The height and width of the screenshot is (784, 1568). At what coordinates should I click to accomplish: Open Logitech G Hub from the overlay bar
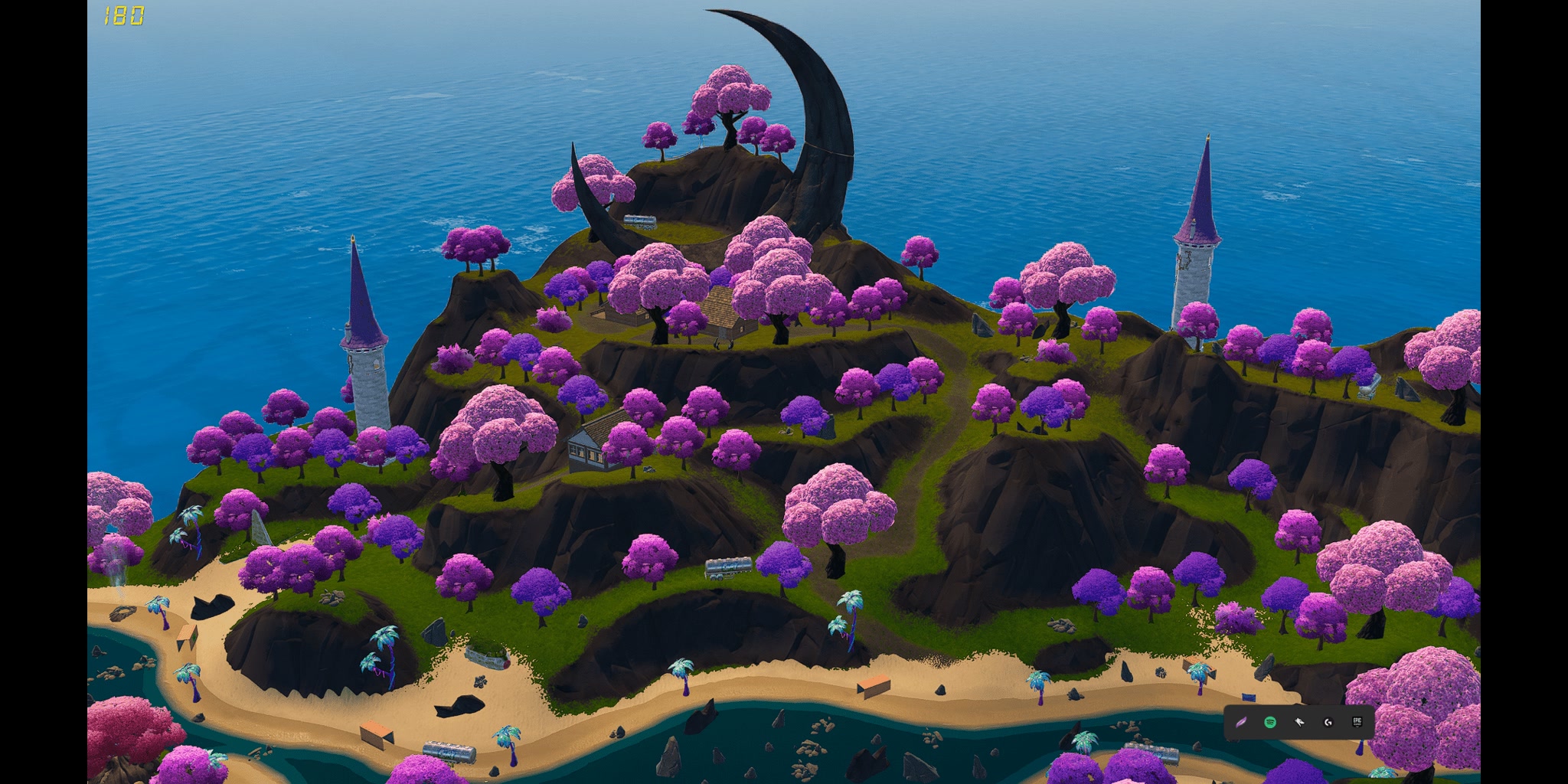(x=1328, y=722)
